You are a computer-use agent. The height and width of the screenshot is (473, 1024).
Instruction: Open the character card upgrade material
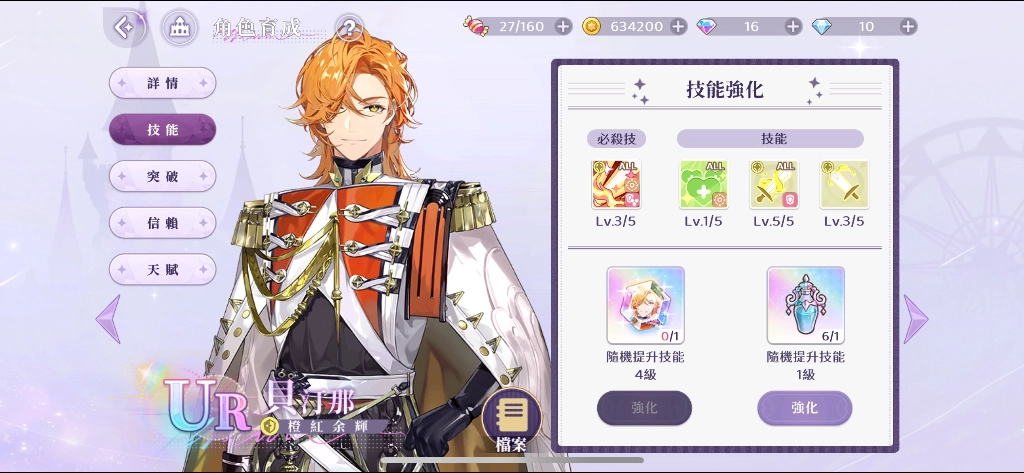pyautogui.click(x=645, y=304)
